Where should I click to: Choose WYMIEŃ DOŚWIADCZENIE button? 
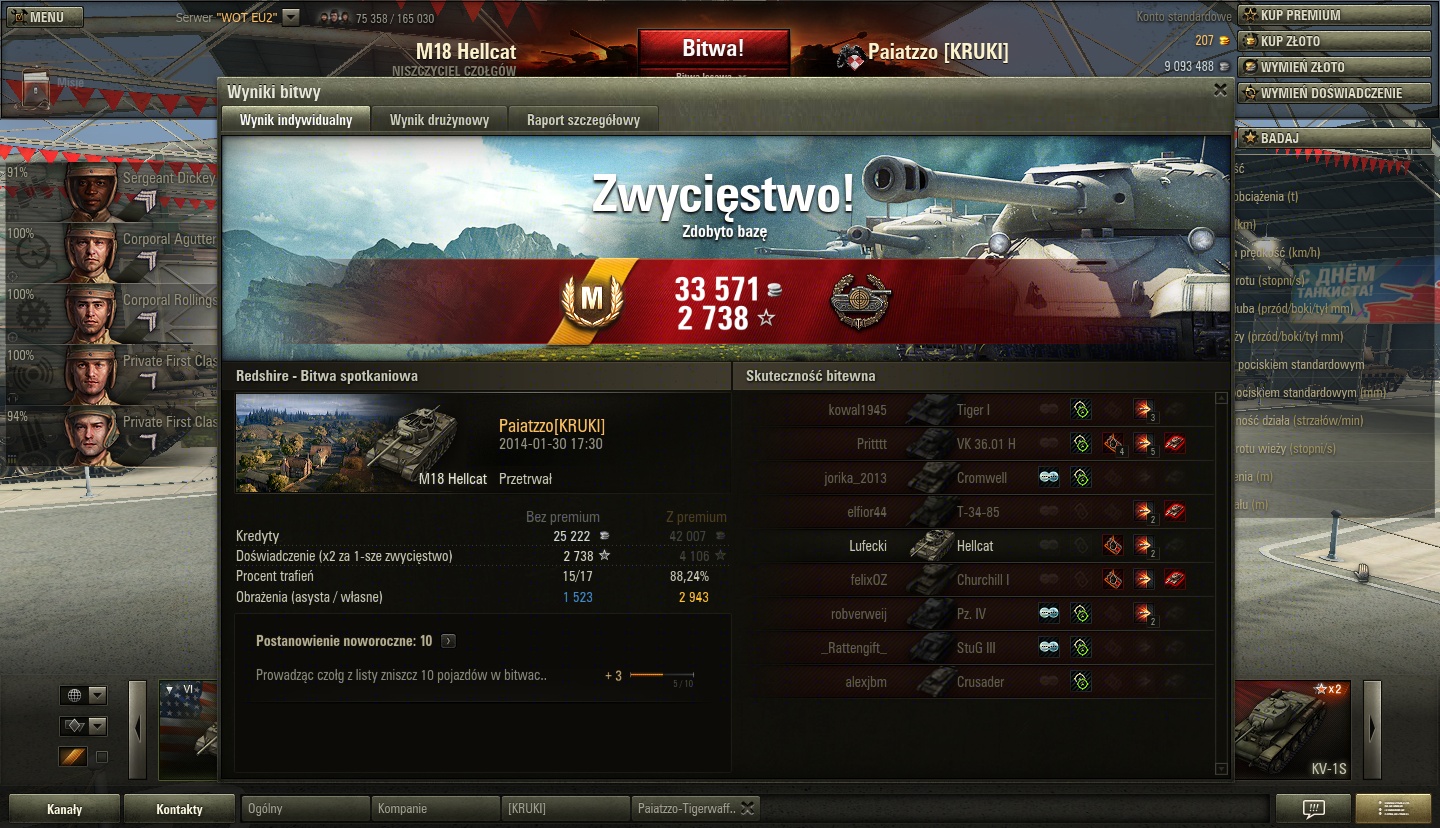[x=1335, y=93]
